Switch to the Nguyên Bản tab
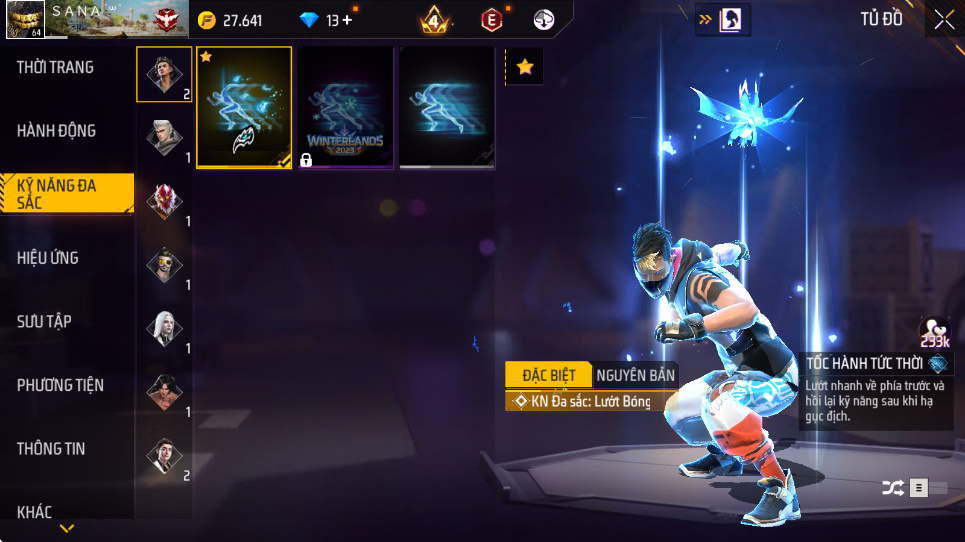 pyautogui.click(x=635, y=375)
